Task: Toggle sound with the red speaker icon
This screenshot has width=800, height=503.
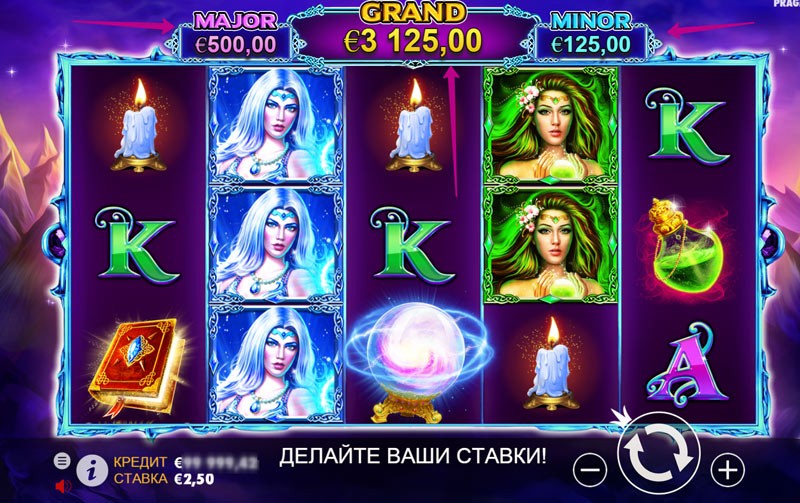Action: pyautogui.click(x=63, y=486)
